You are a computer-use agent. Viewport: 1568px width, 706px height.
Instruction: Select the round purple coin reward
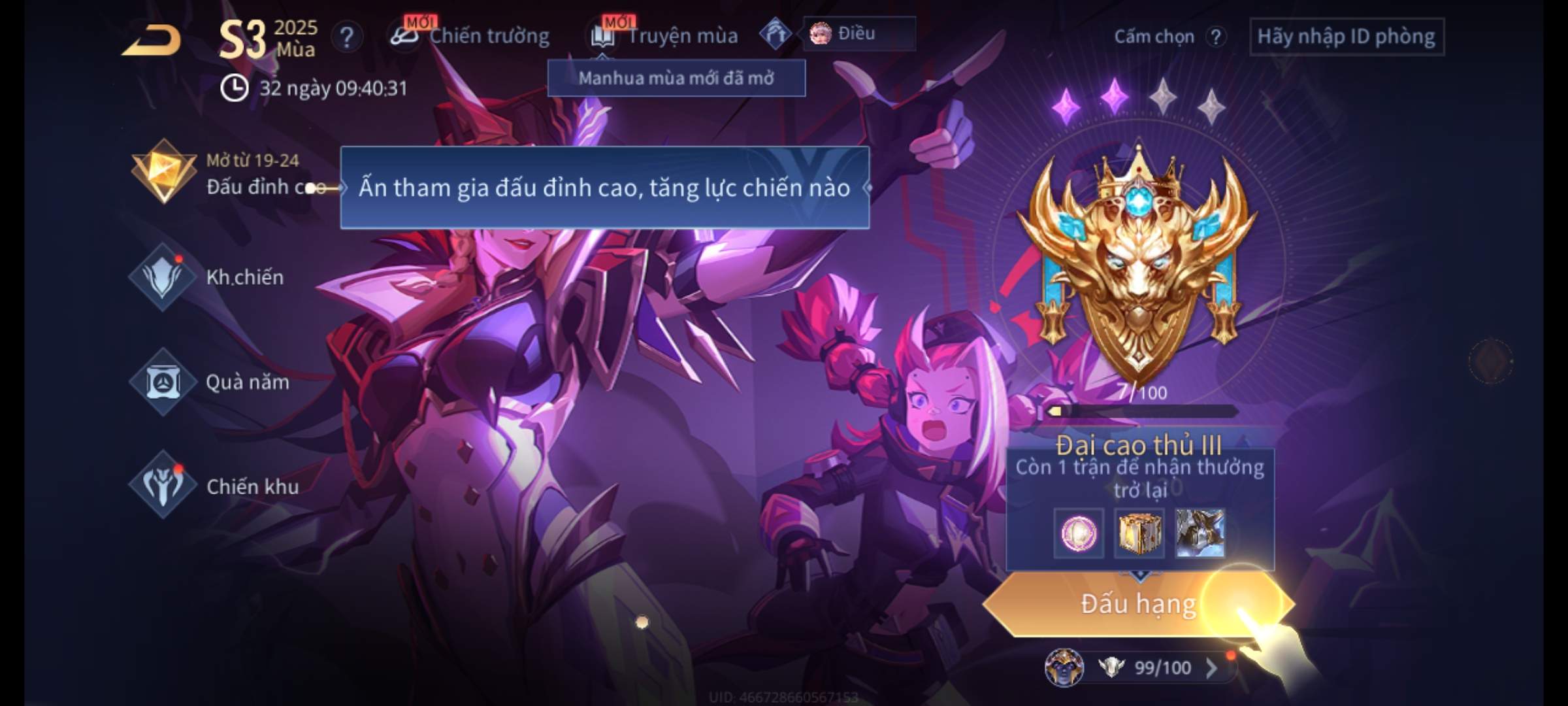pyautogui.click(x=1079, y=533)
